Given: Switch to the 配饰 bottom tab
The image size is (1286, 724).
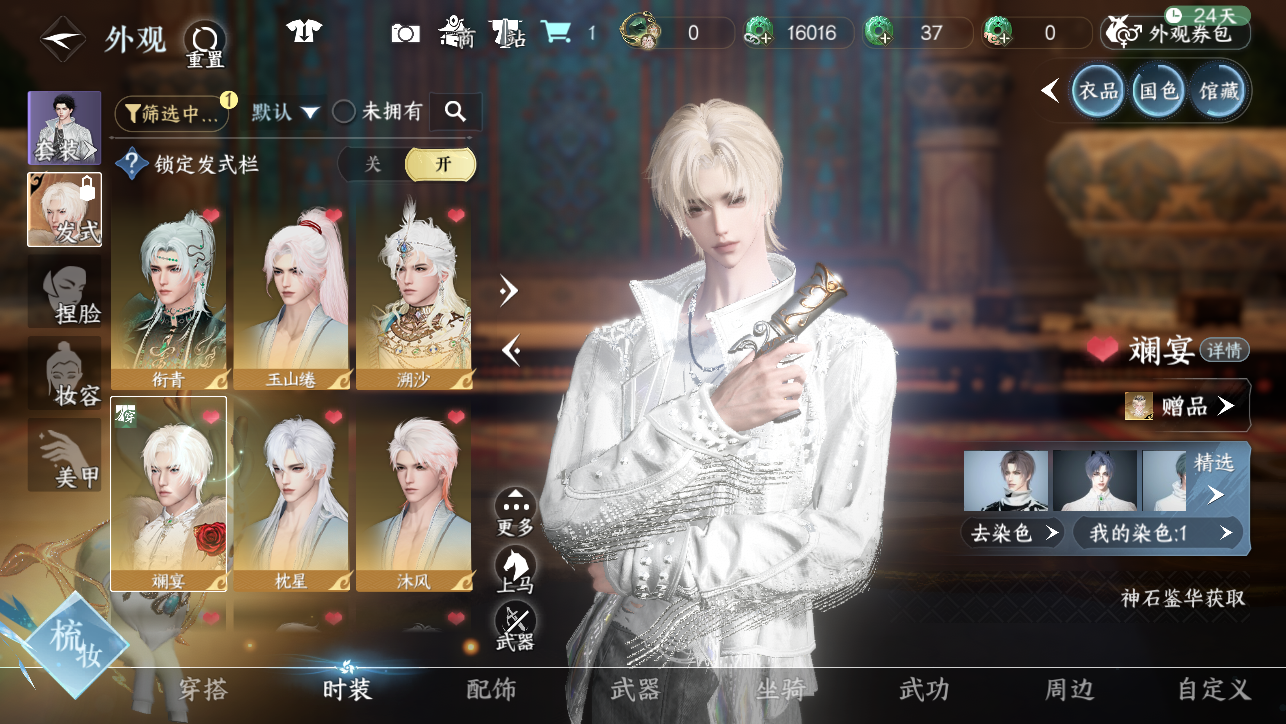Looking at the screenshot, I should (491, 689).
